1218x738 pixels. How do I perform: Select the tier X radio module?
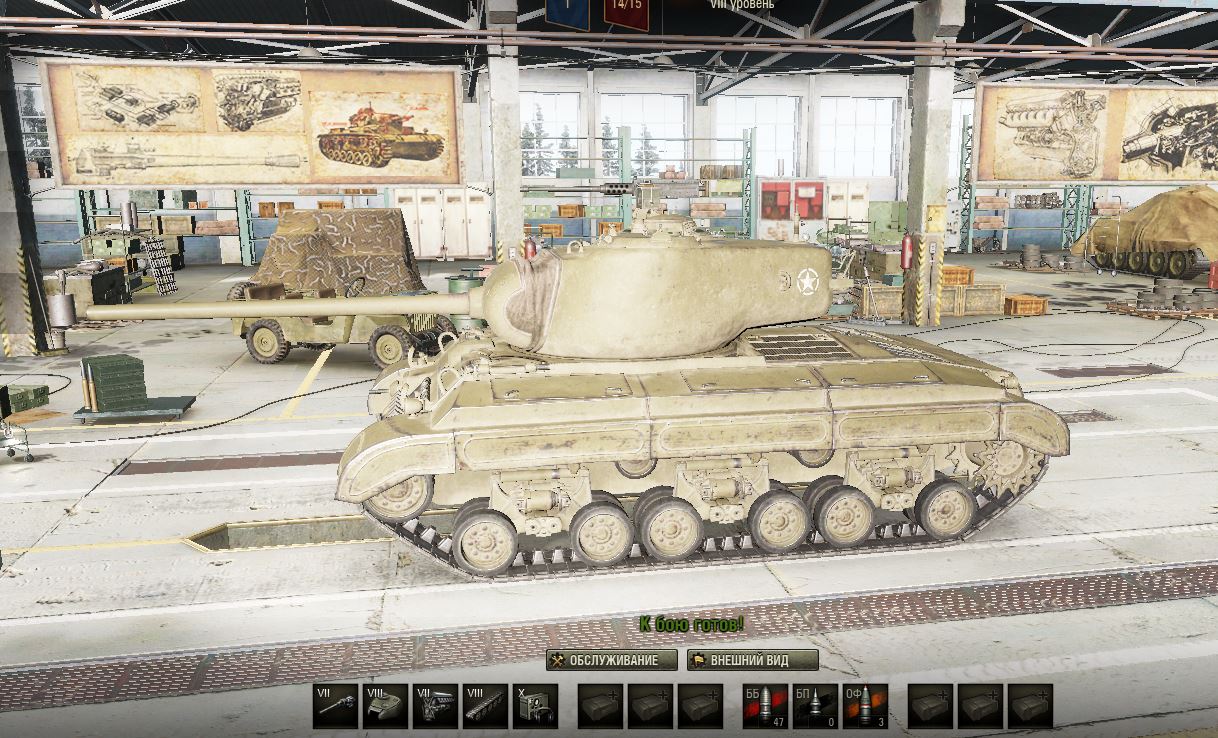[535, 706]
